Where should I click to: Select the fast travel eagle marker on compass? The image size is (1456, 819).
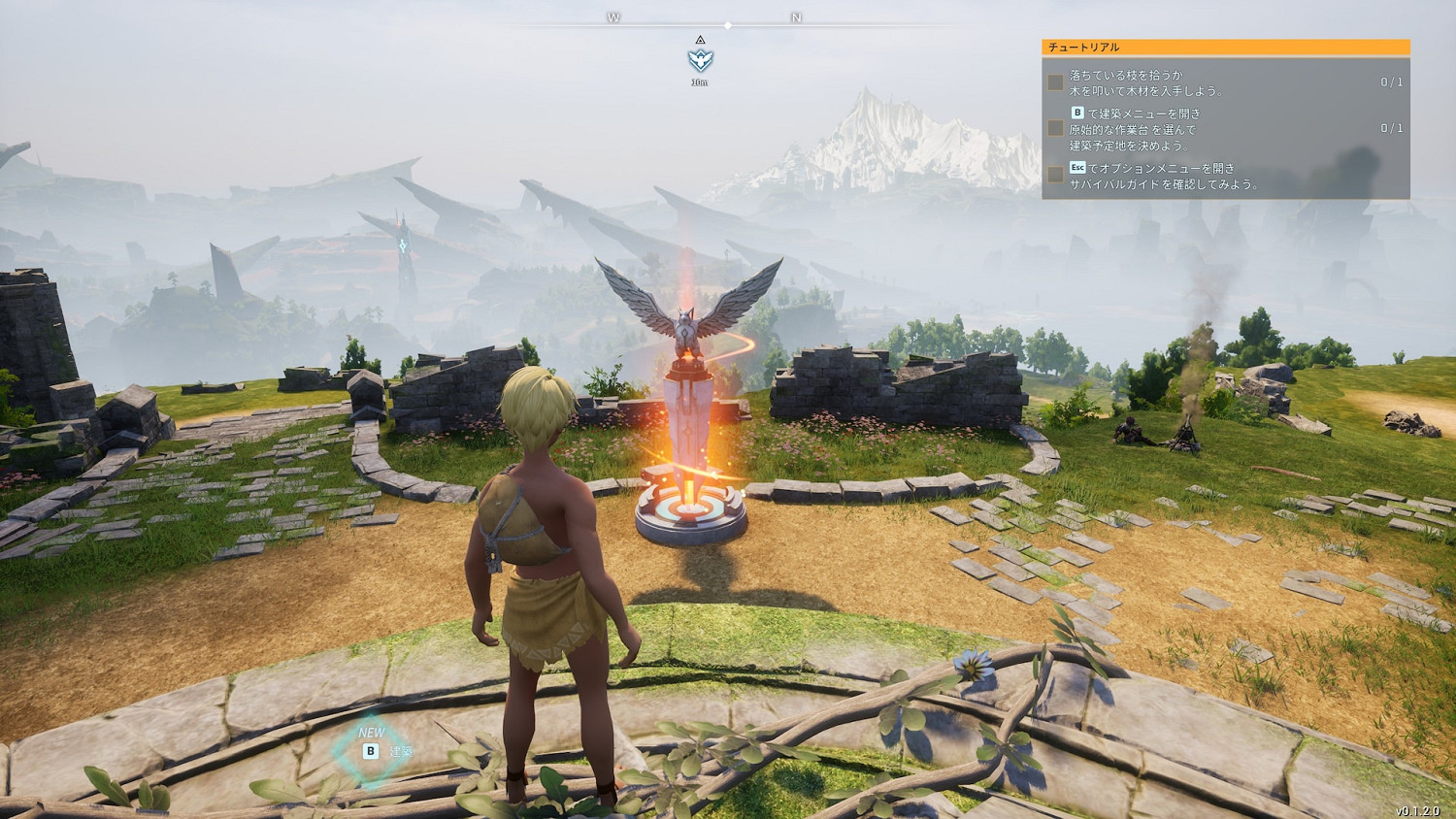pyautogui.click(x=700, y=60)
